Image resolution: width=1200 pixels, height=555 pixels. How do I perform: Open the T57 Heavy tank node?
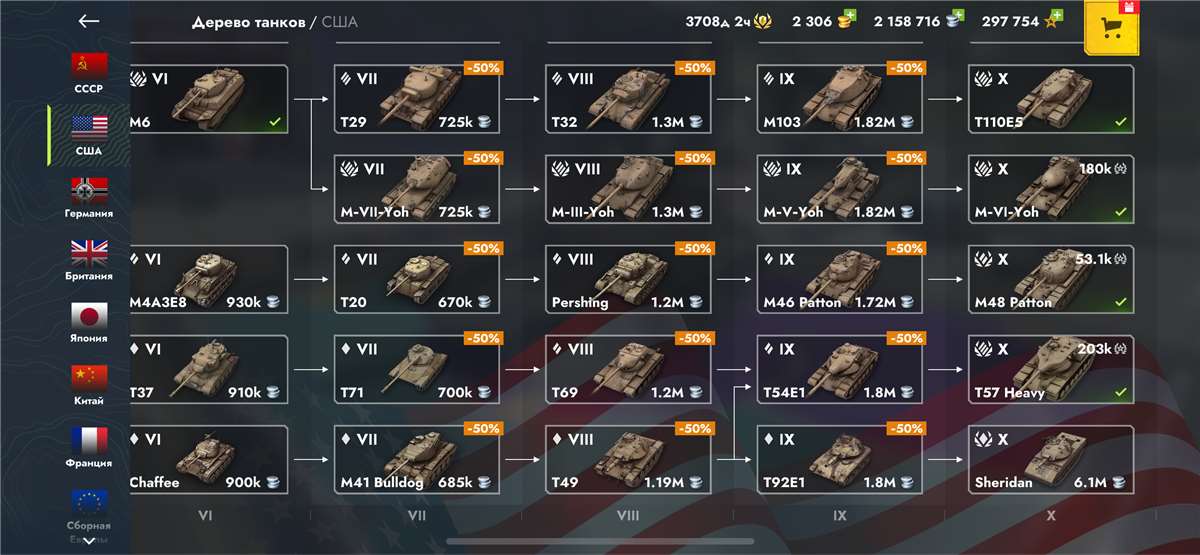(1051, 370)
